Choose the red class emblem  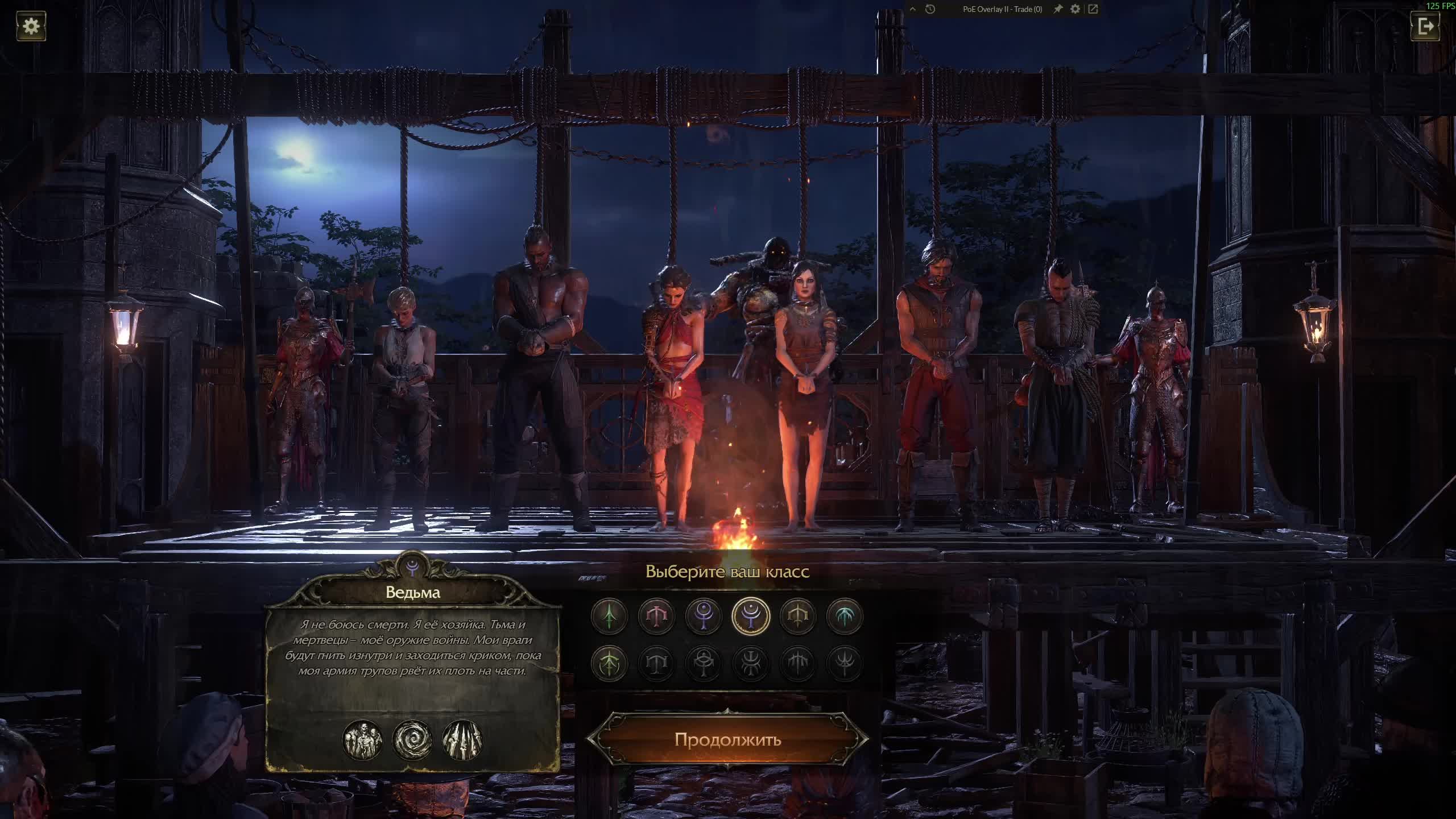click(x=656, y=615)
